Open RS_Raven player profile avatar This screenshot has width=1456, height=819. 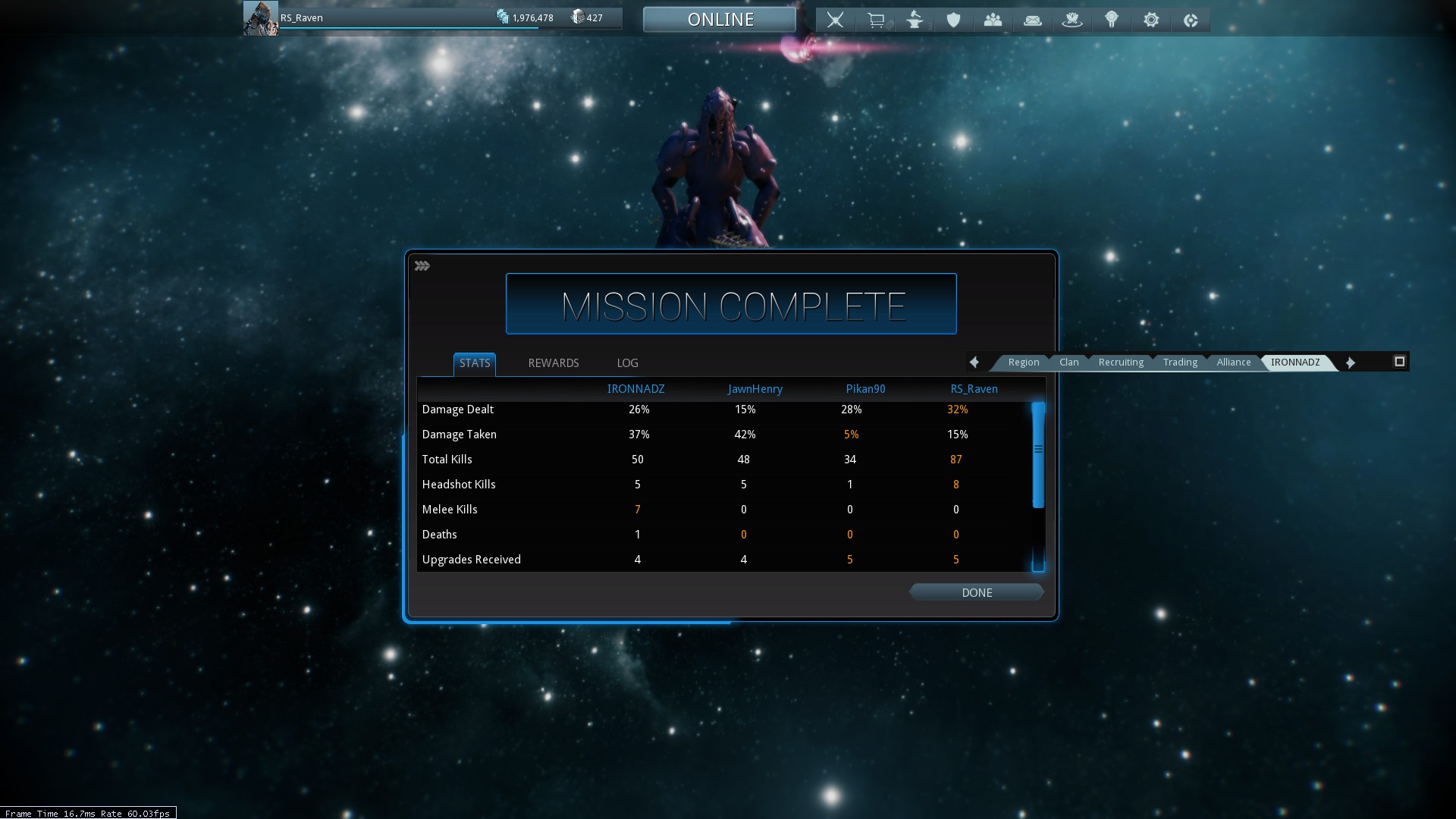tap(260, 18)
